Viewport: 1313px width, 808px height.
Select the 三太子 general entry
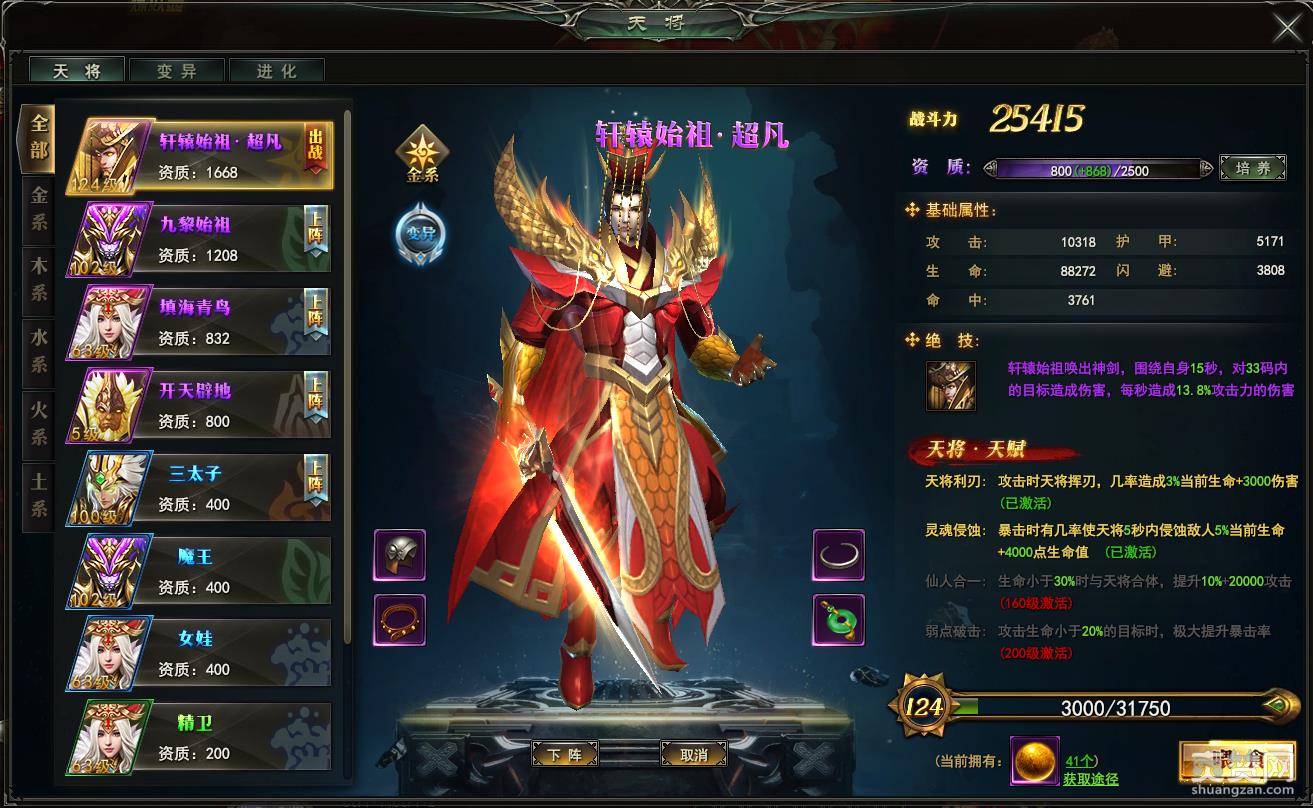click(x=199, y=489)
